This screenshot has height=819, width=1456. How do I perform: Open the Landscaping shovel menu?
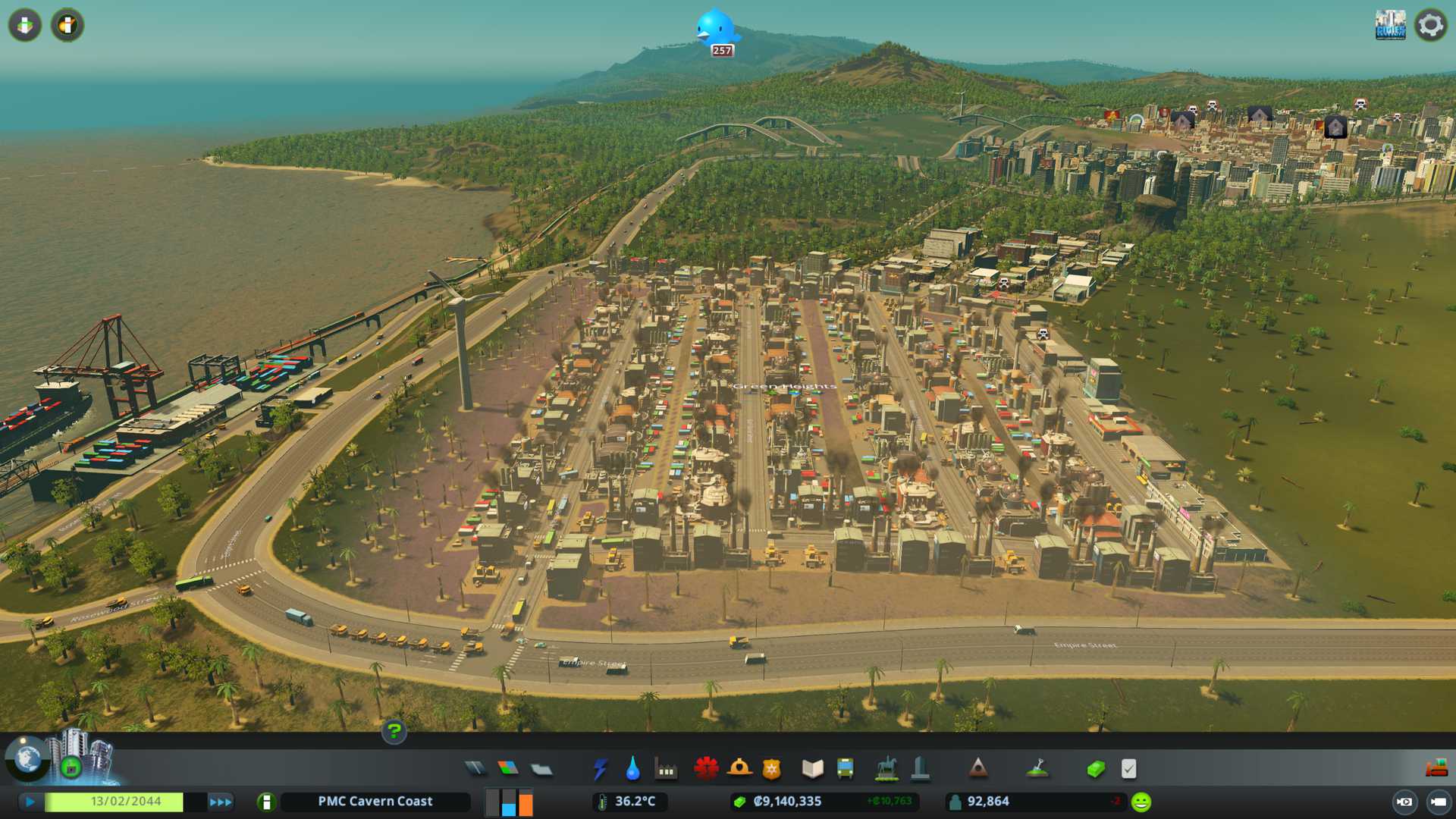click(x=1037, y=769)
